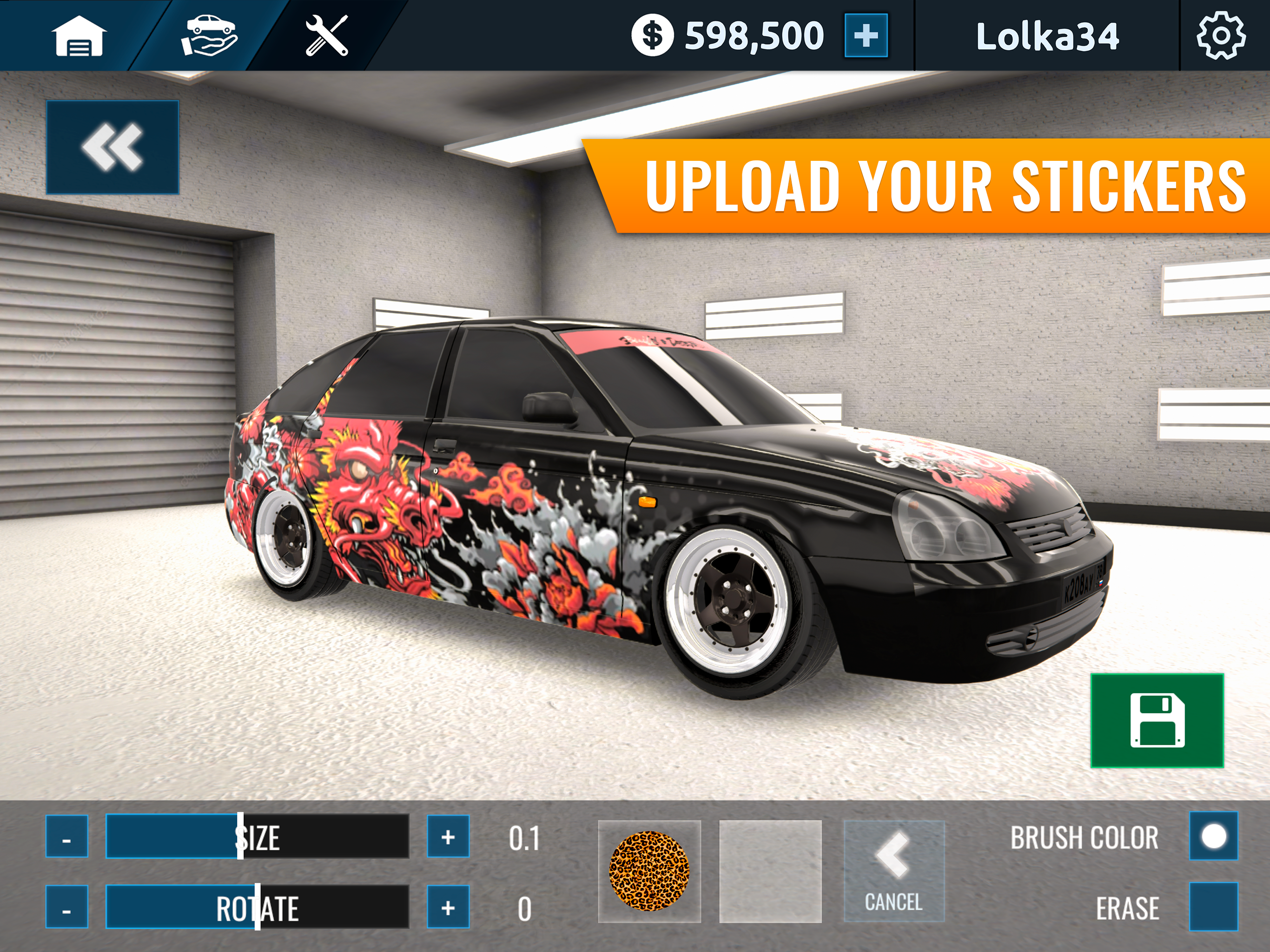The width and height of the screenshot is (1270, 952).
Task: Click the Lolka34 player name
Action: [1047, 37]
